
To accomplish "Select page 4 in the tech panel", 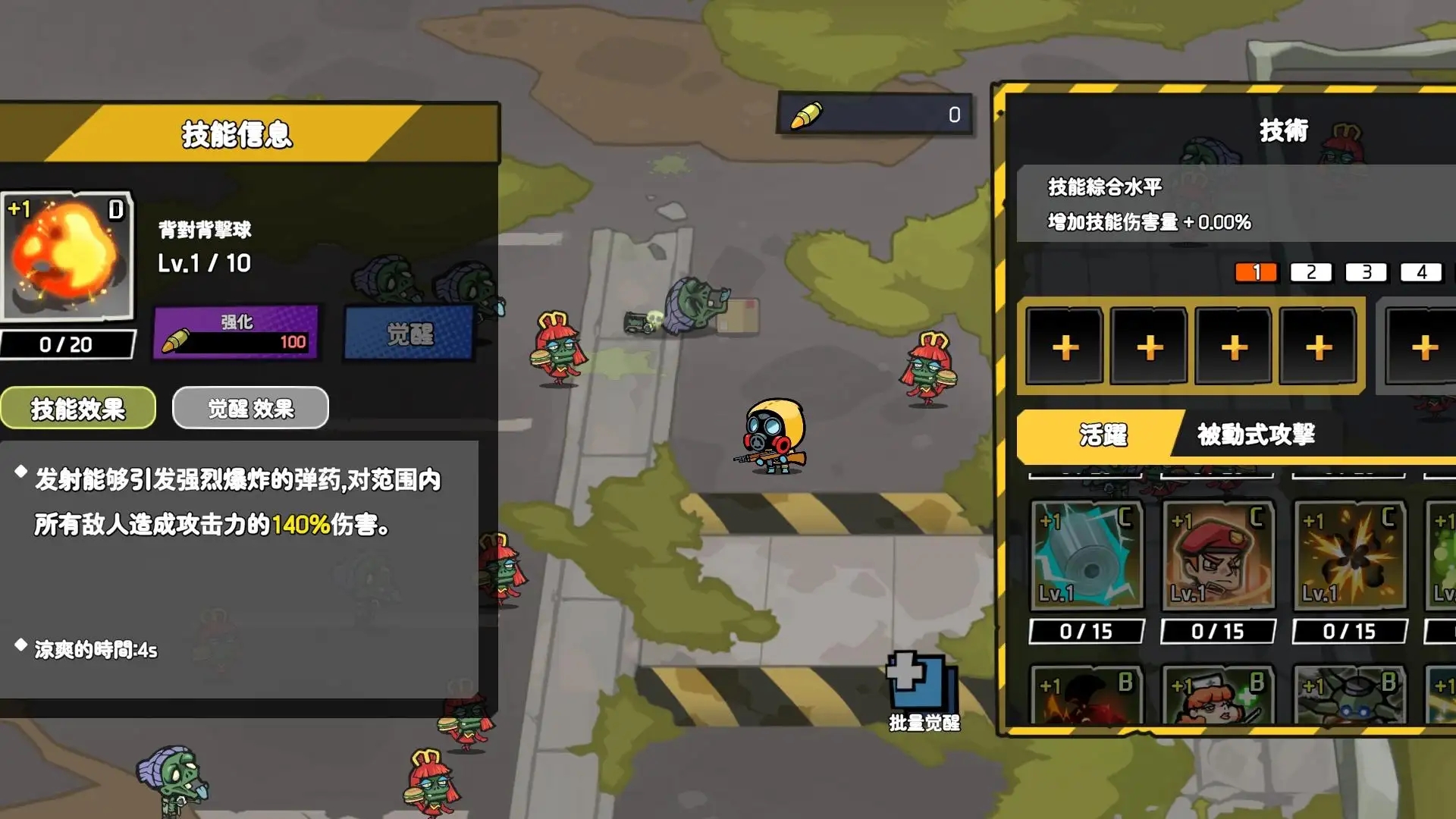I will (1423, 271).
